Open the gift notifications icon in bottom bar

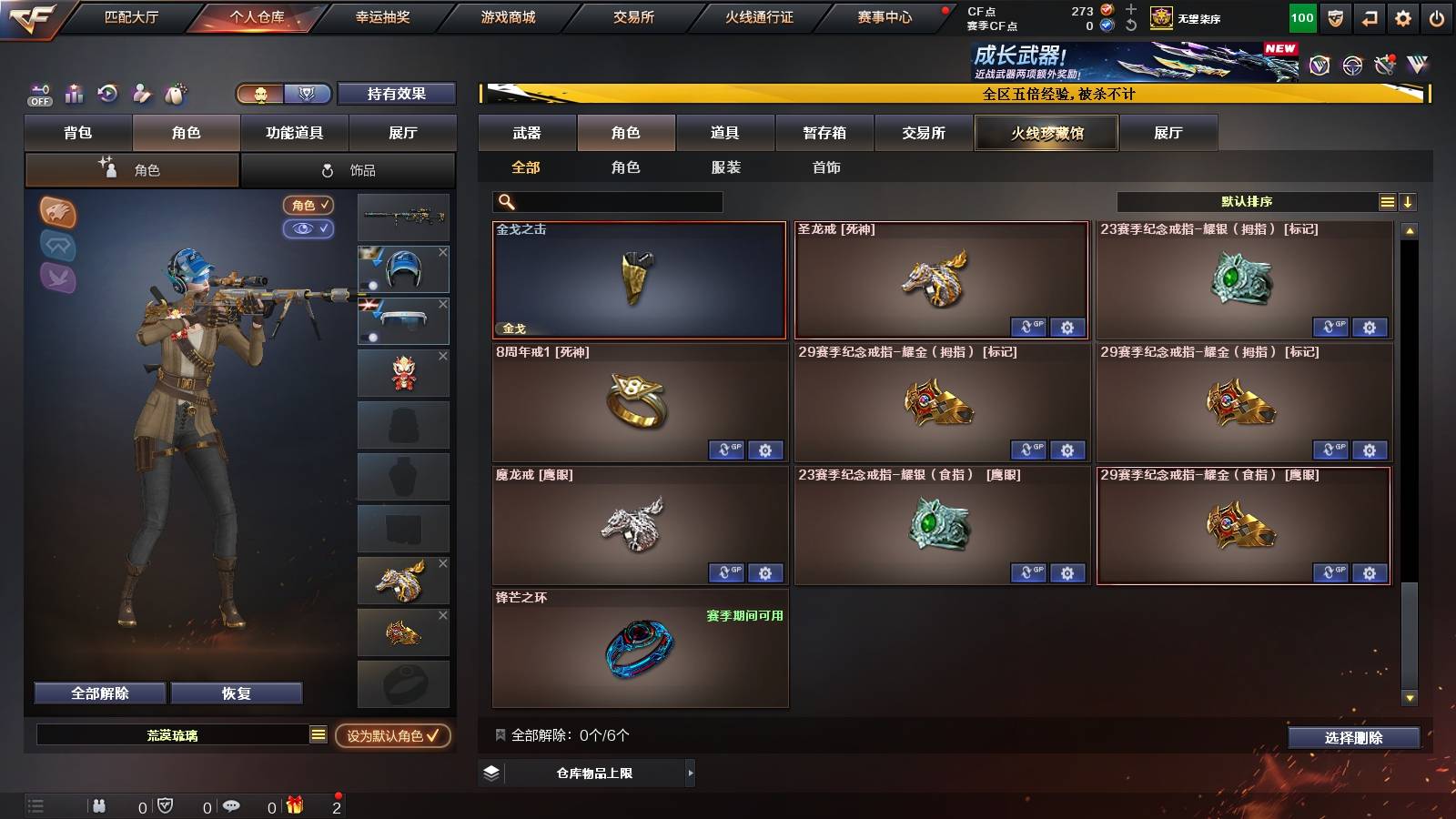click(293, 804)
